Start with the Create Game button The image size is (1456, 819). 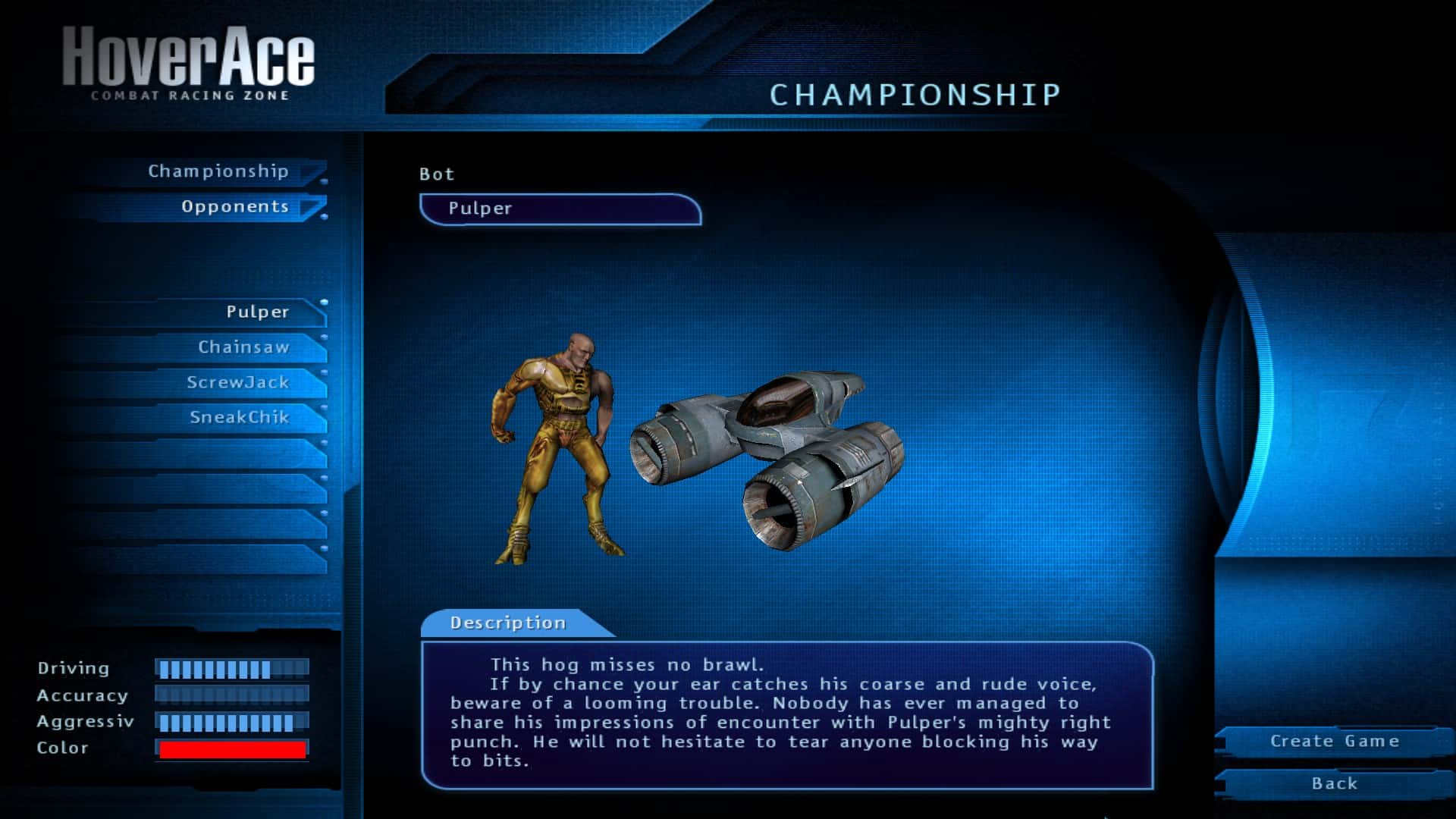point(1334,741)
